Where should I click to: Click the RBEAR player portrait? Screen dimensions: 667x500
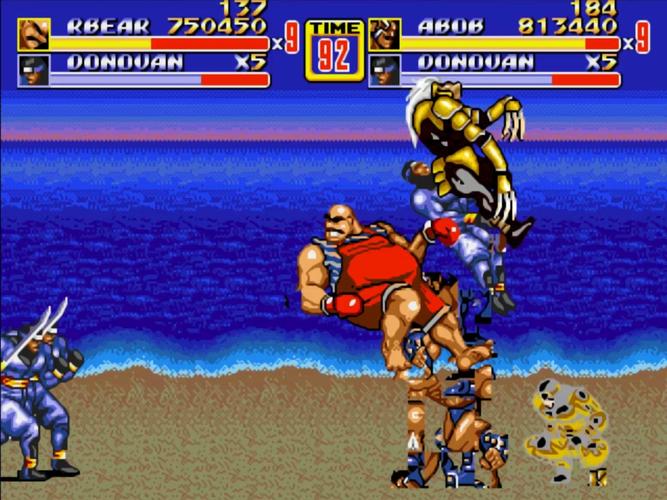pos(33,34)
